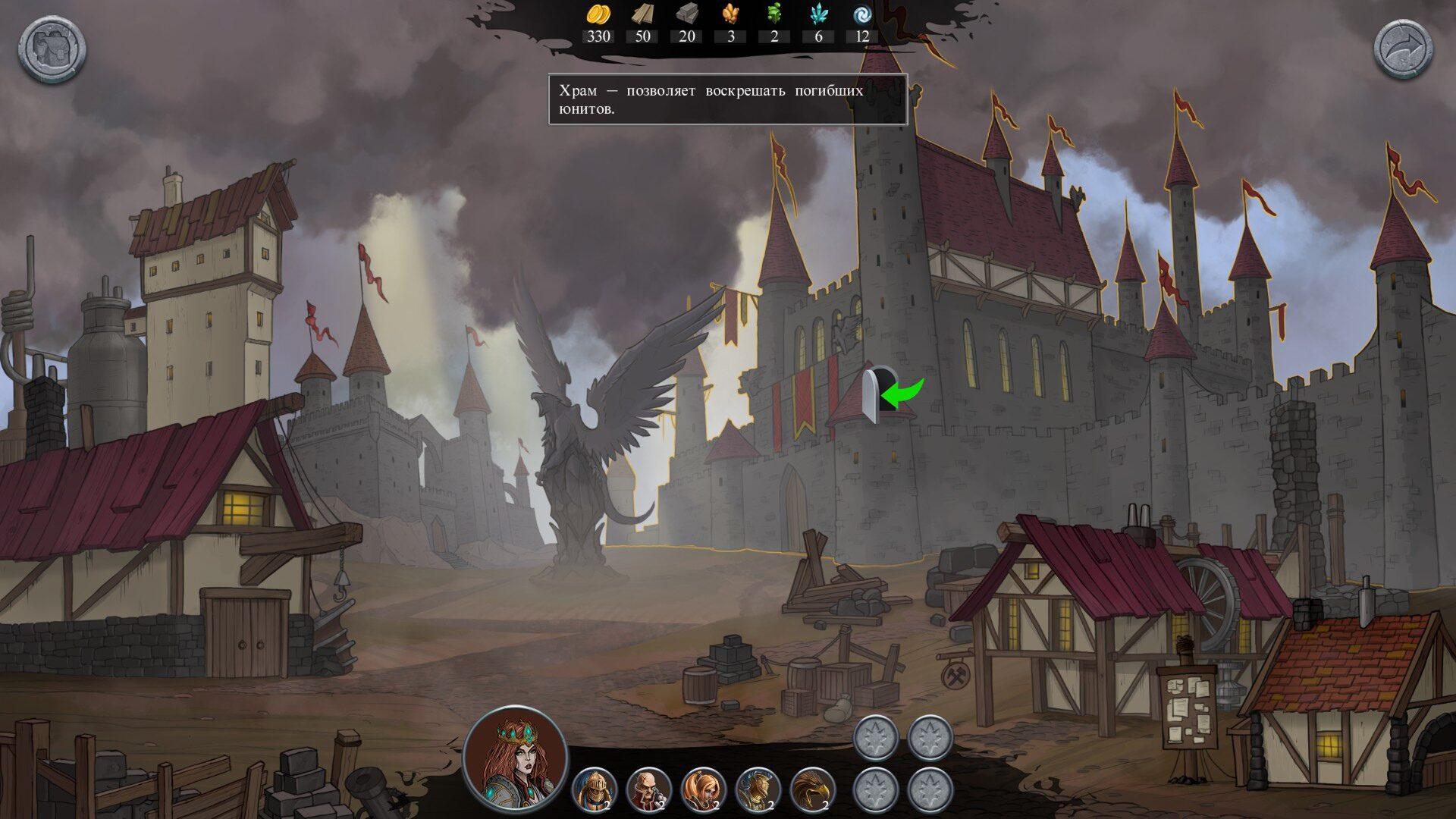
Task: Choose the griffin unit slot
Action: (x=813, y=789)
